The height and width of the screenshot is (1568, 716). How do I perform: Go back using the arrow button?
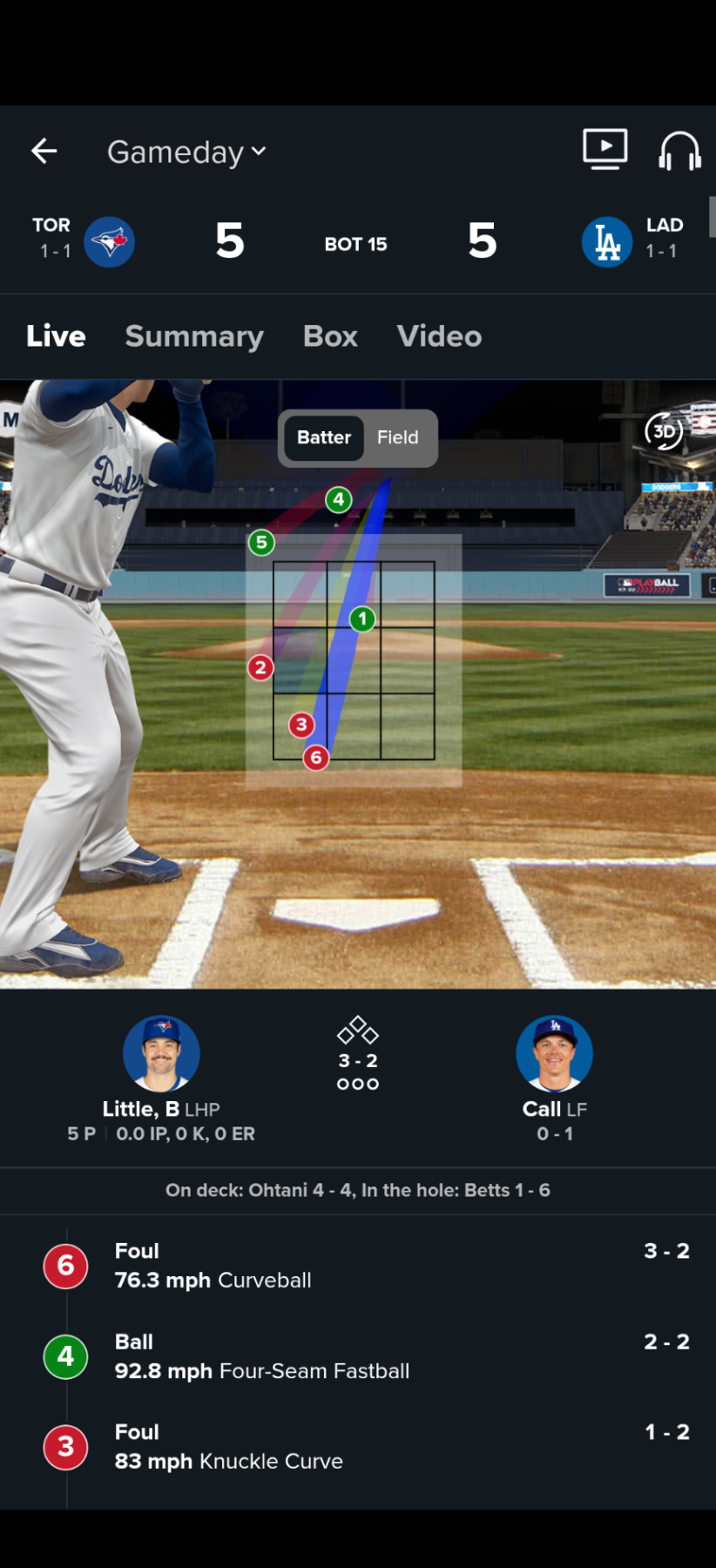pos(44,152)
